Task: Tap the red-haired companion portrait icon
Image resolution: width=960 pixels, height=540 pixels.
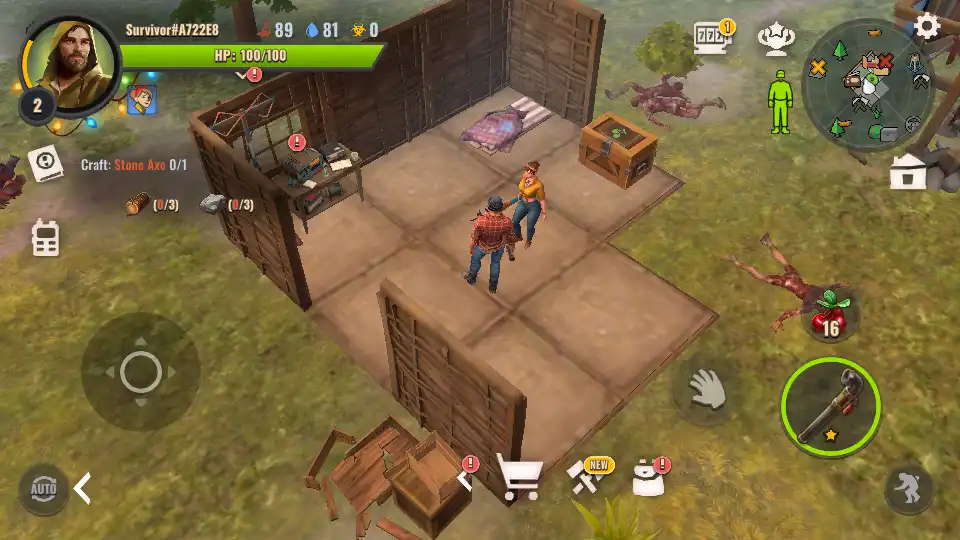Action: 139,99
